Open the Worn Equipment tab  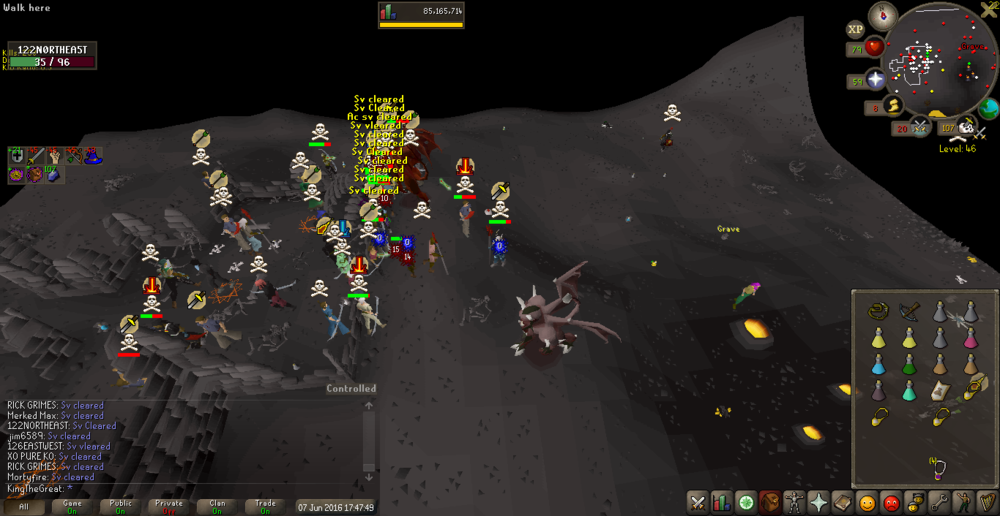coord(794,502)
